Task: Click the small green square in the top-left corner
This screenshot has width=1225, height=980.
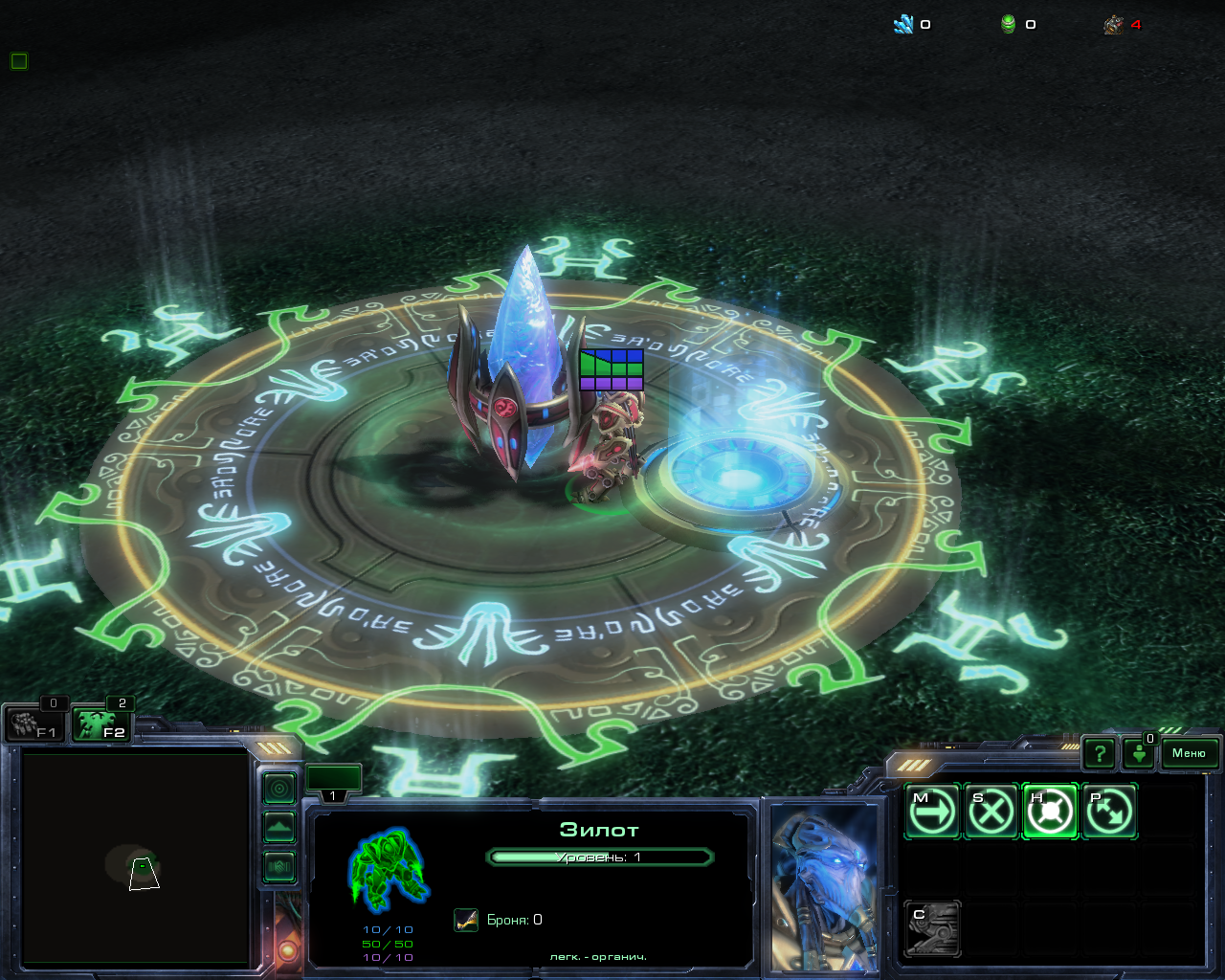Action: 19,61
